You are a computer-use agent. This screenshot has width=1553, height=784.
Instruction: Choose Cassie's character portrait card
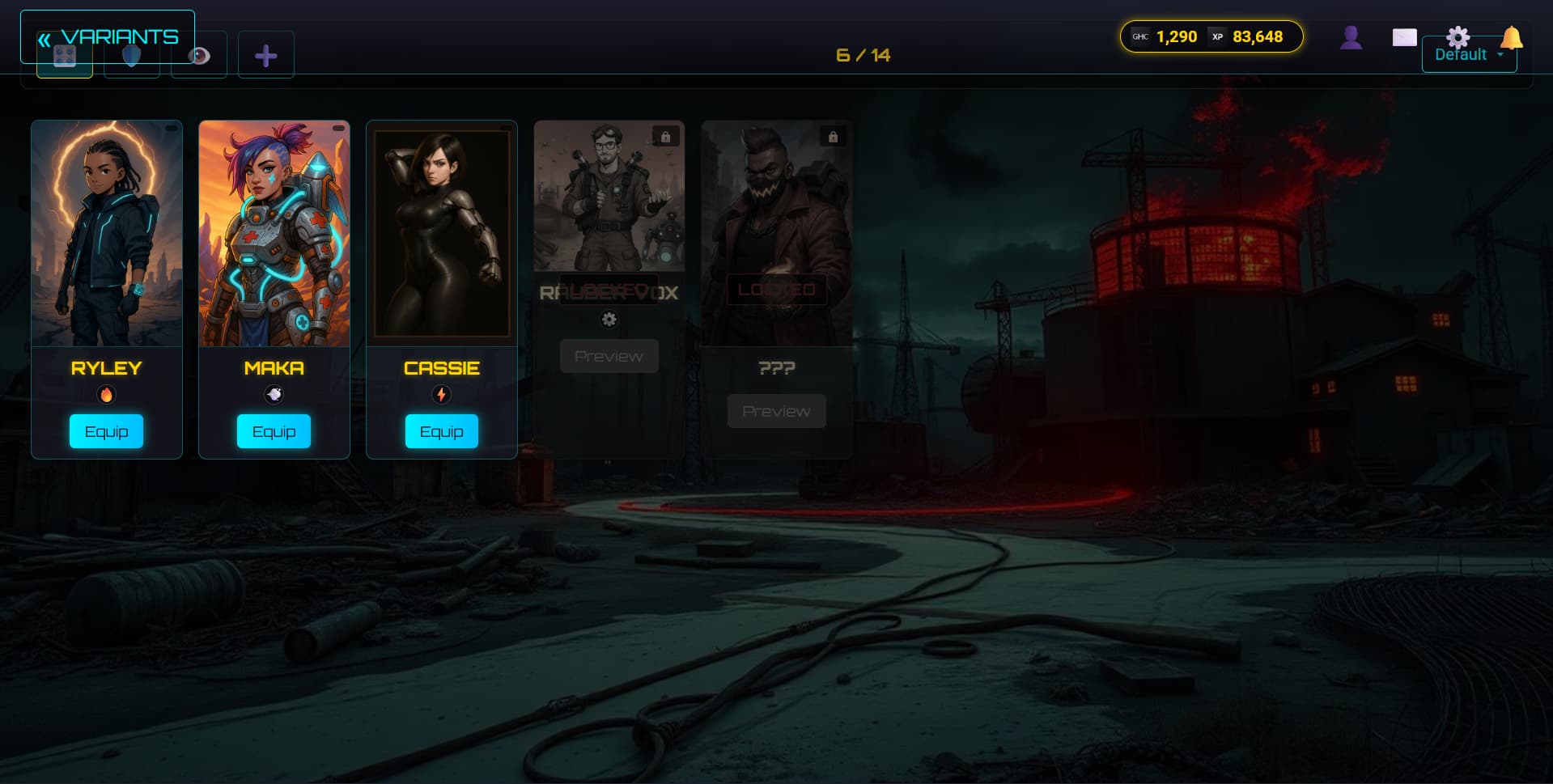[442, 234]
